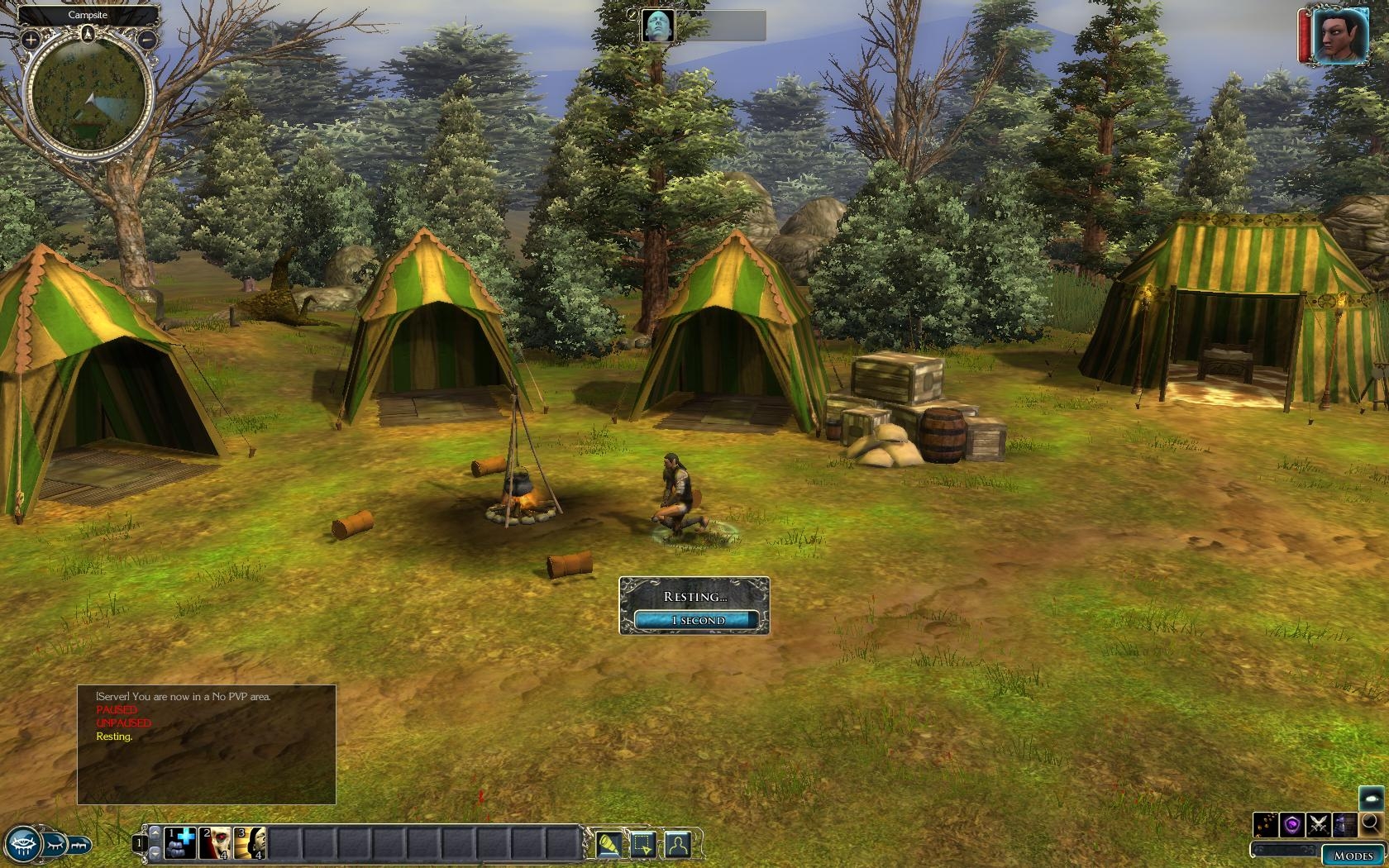
Task: Open the character silhouette button
Action: [677, 844]
